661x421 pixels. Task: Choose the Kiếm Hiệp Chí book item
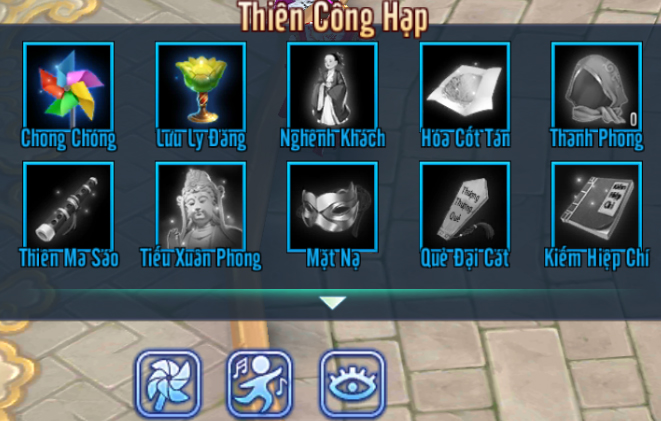(x=596, y=206)
